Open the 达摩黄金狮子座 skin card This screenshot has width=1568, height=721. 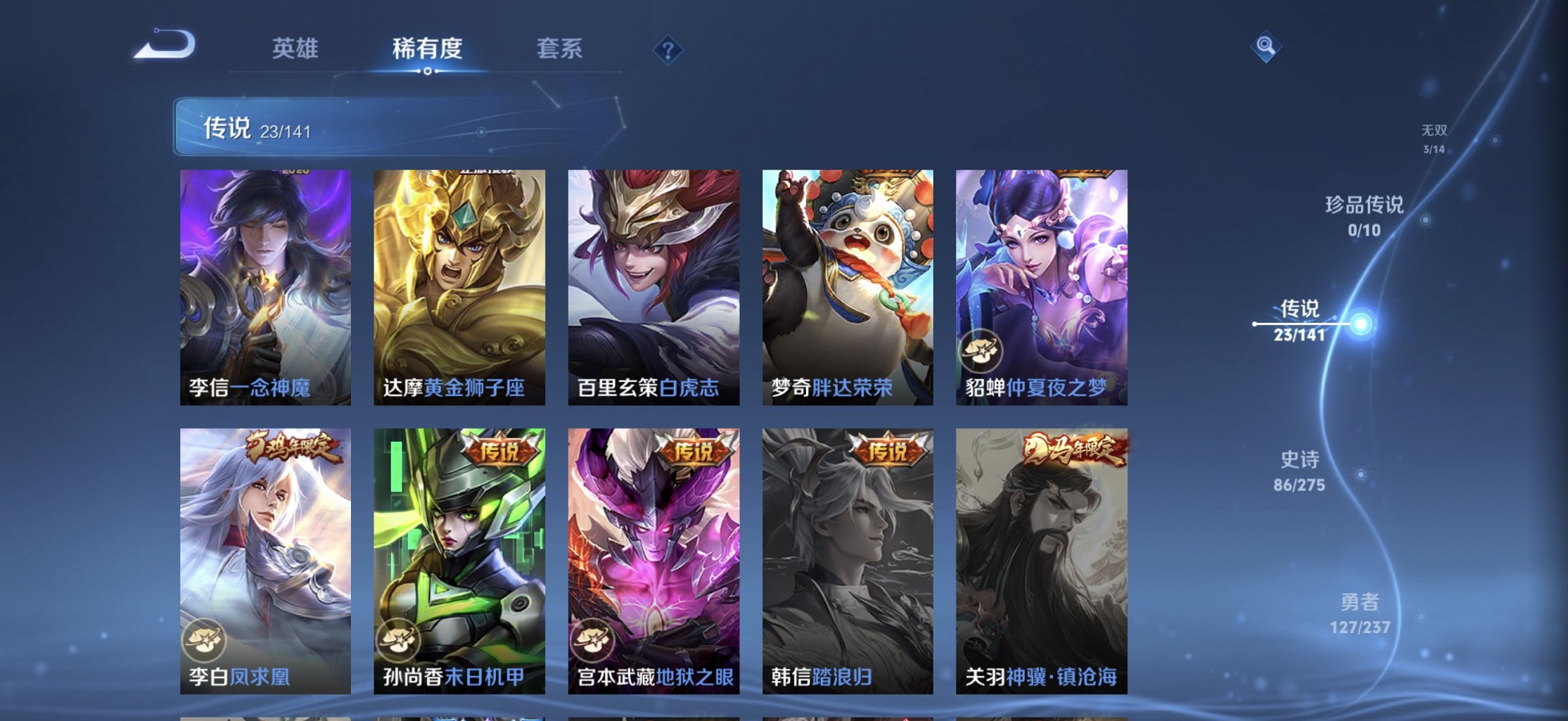[x=459, y=281]
